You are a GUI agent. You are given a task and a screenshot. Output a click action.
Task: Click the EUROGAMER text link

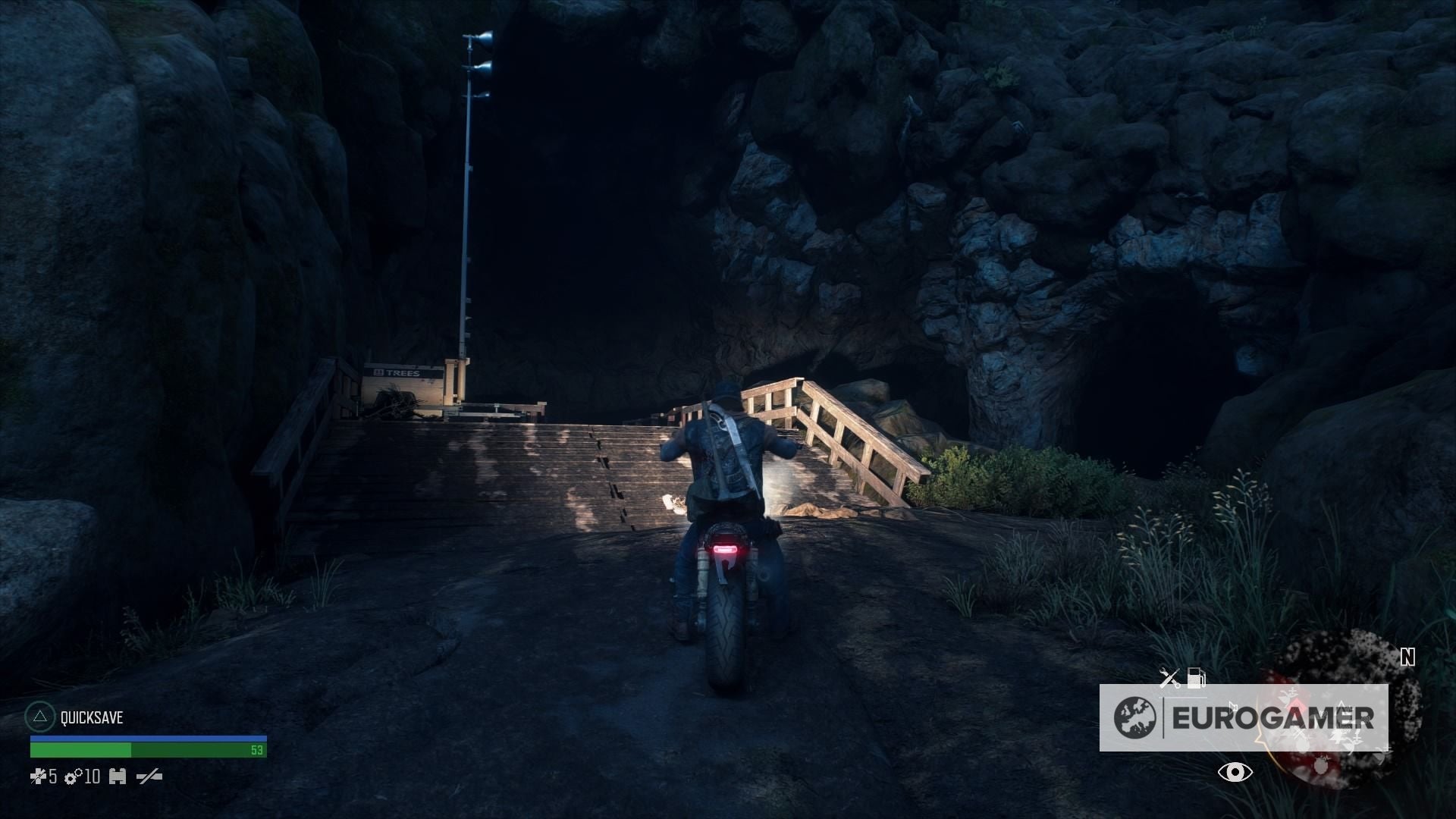tap(1274, 717)
